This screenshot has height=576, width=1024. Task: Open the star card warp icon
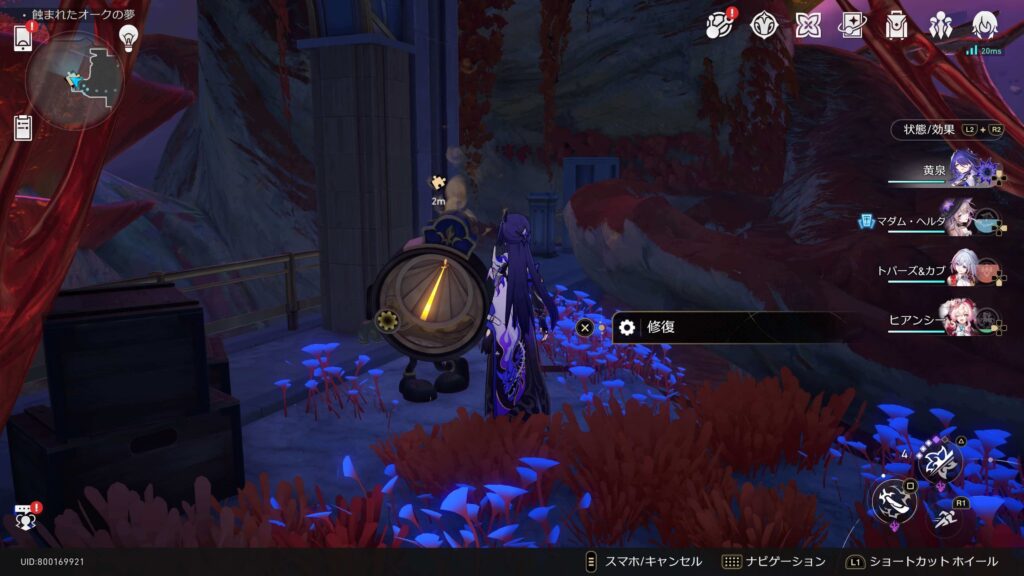(x=852, y=26)
